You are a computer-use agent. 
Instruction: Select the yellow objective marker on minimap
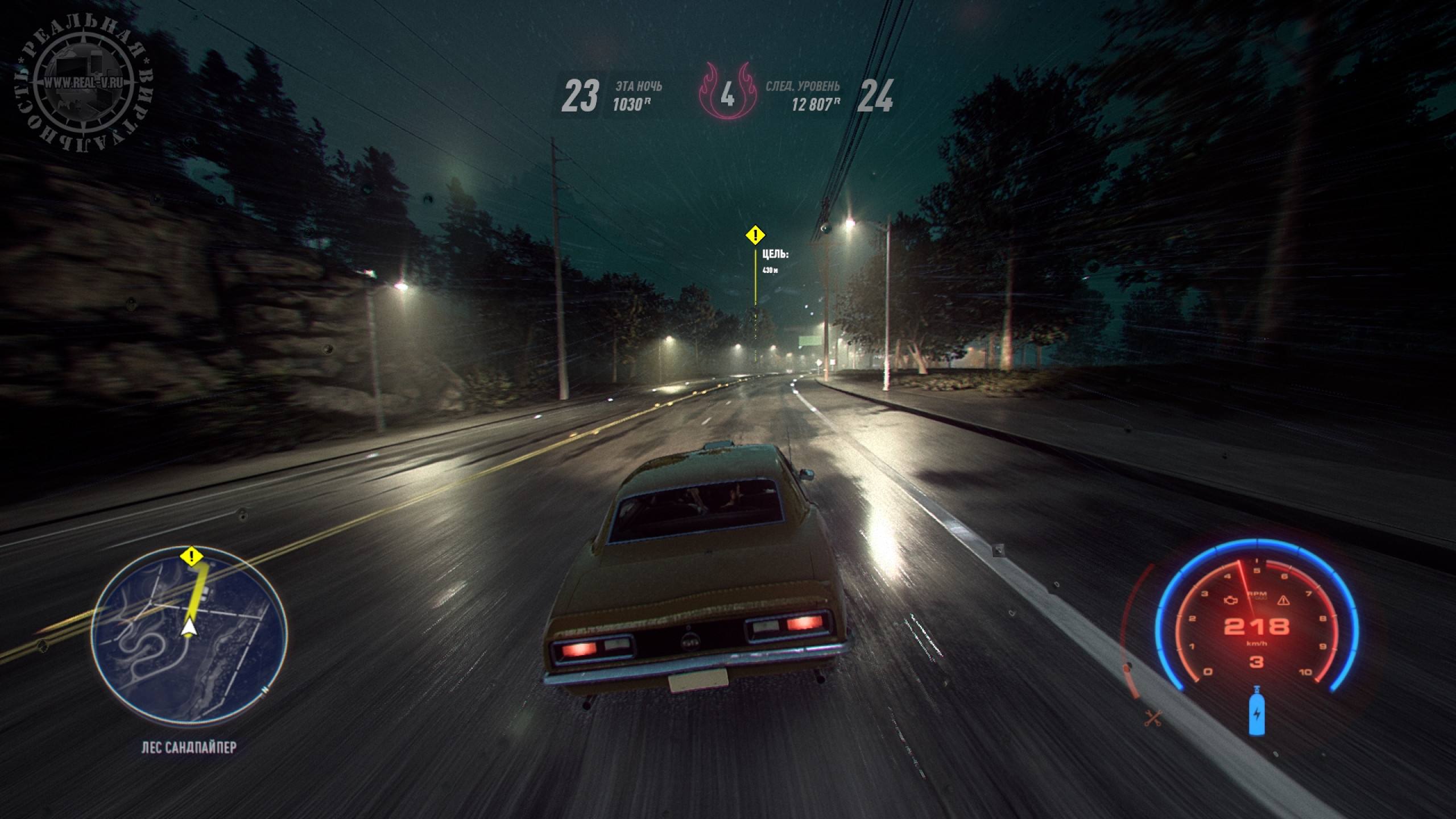[x=192, y=556]
